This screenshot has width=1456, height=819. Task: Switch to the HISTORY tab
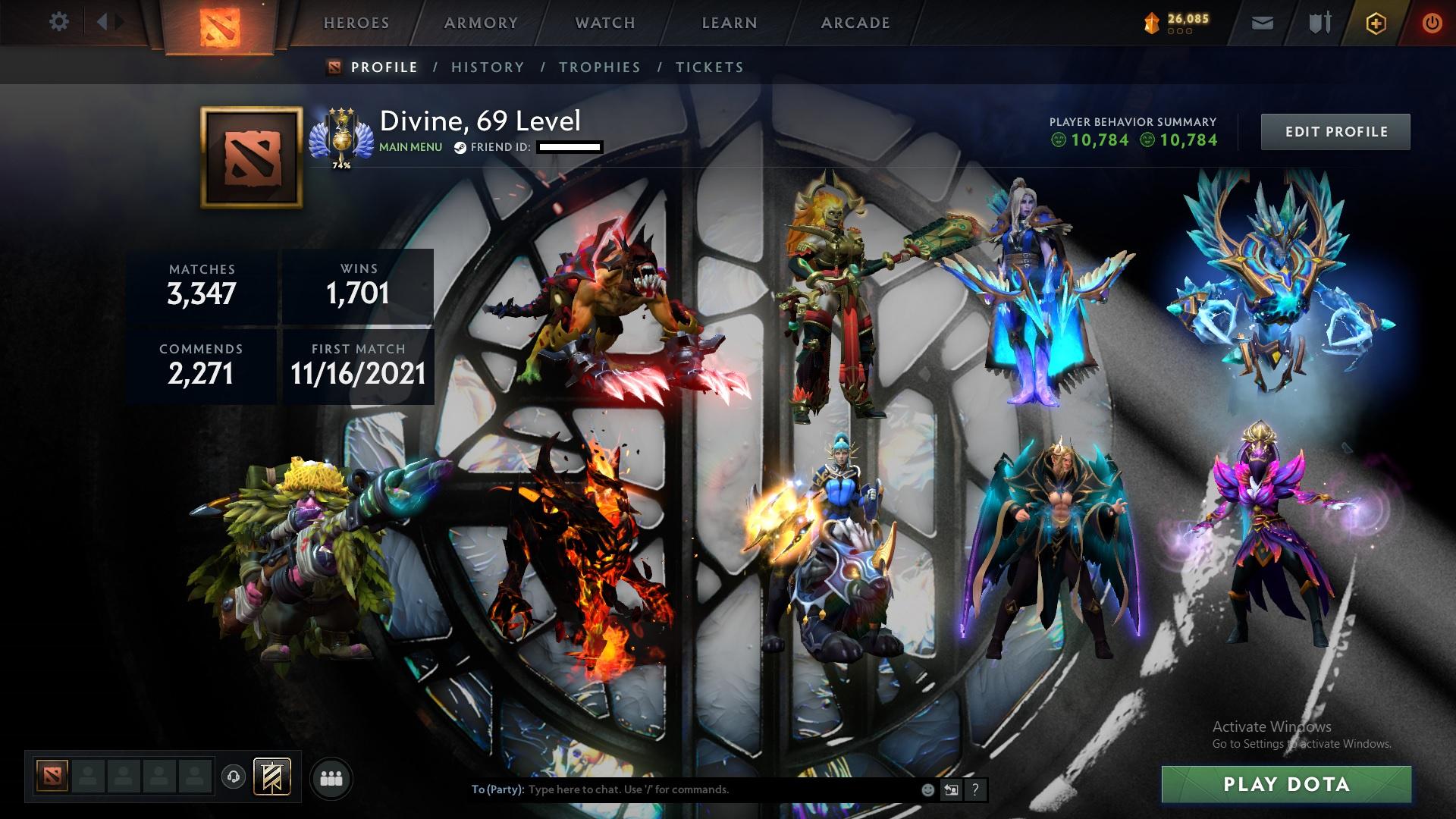tap(487, 67)
